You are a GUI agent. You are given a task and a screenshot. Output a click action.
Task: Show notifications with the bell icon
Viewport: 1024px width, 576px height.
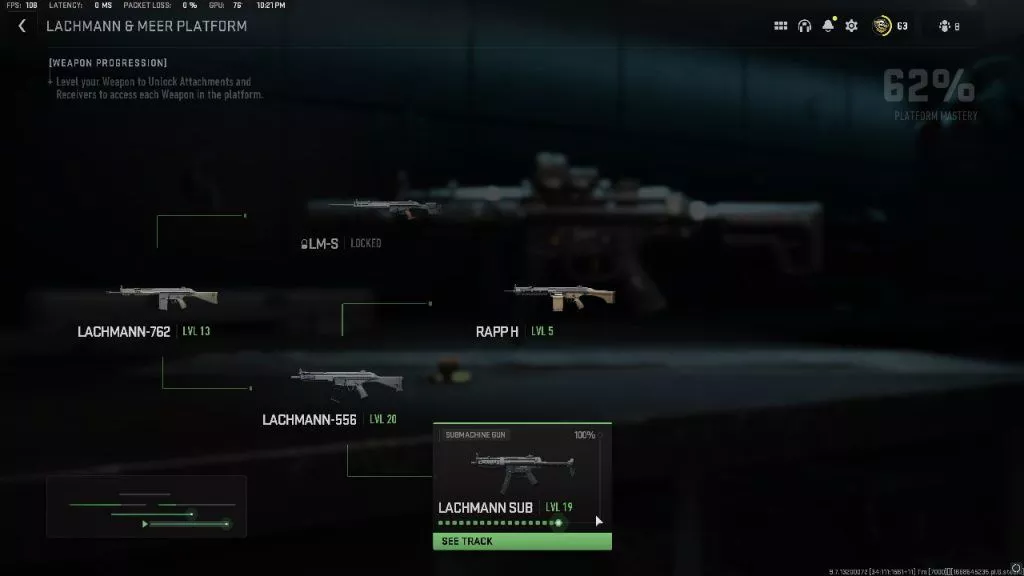tap(828, 26)
